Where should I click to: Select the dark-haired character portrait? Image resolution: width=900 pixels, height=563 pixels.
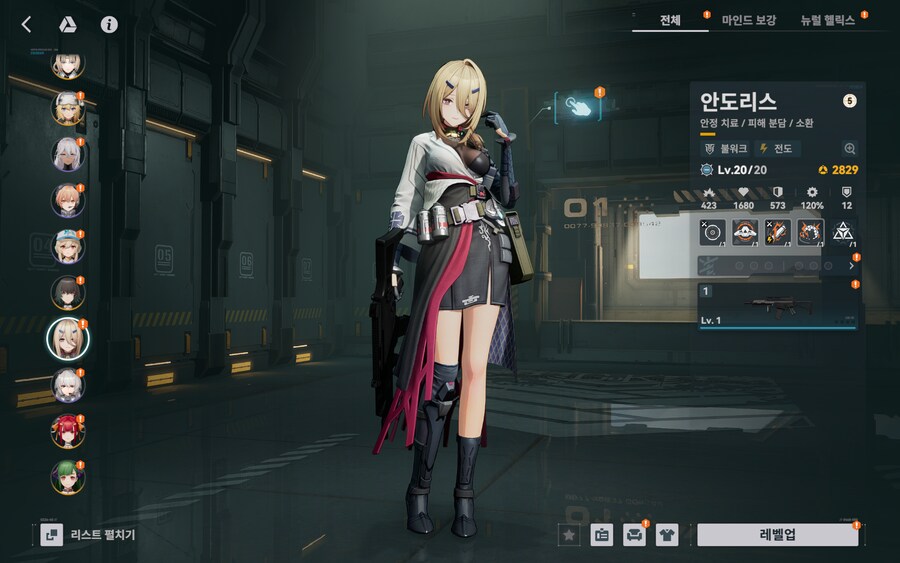pos(68,293)
